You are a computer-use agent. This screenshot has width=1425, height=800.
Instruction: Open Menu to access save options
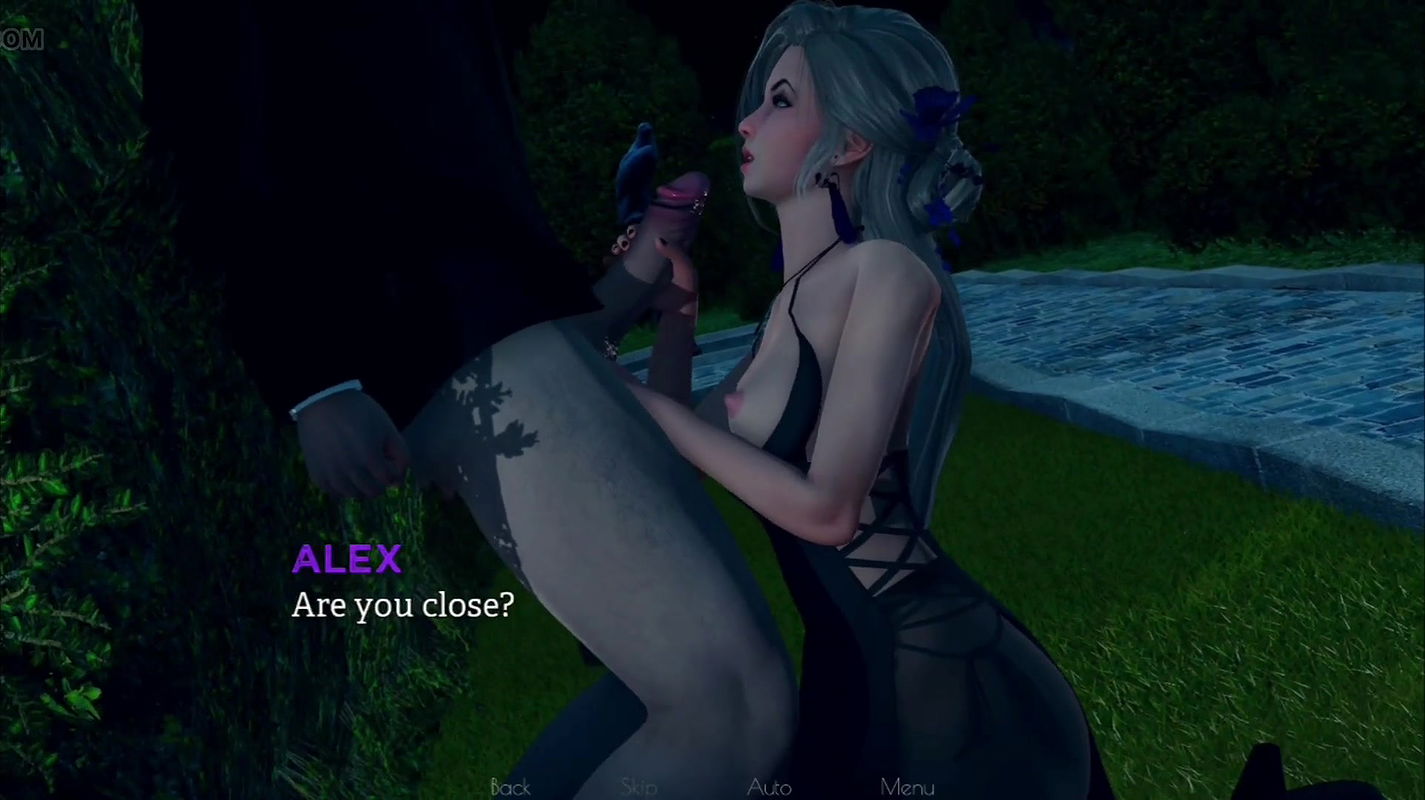905,788
